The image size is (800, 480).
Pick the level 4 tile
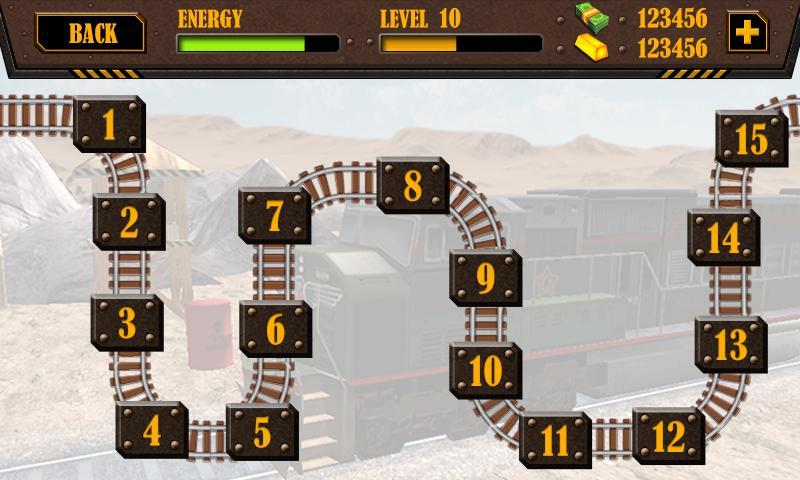pos(152,431)
